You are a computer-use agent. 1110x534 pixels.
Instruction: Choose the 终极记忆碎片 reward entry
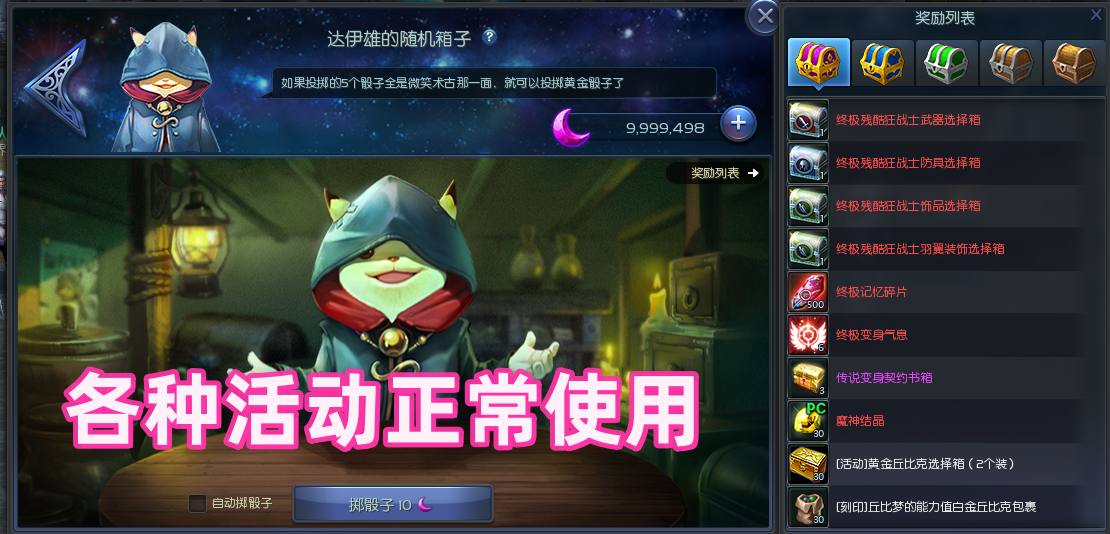click(x=872, y=292)
